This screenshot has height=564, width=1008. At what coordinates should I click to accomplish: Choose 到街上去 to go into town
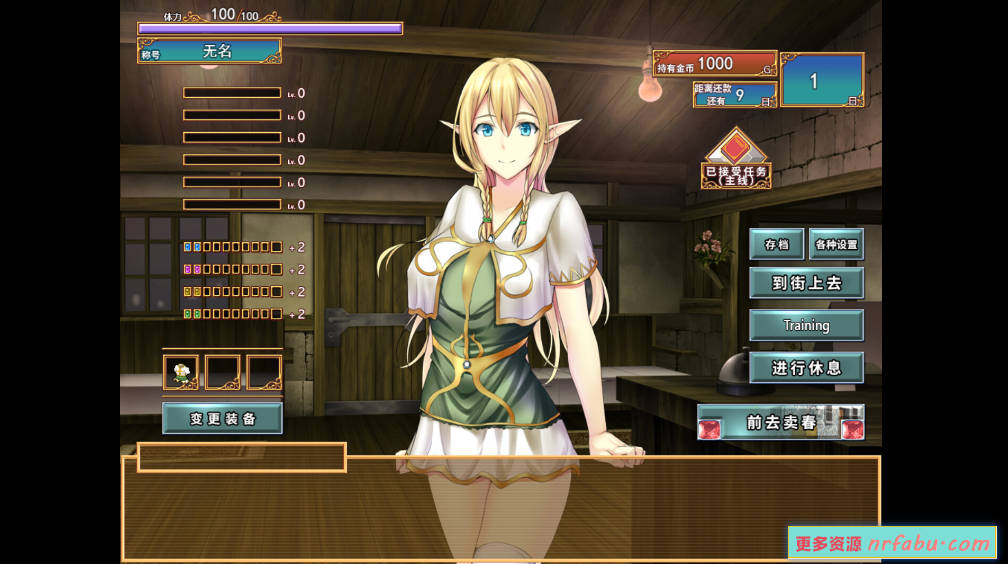806,283
